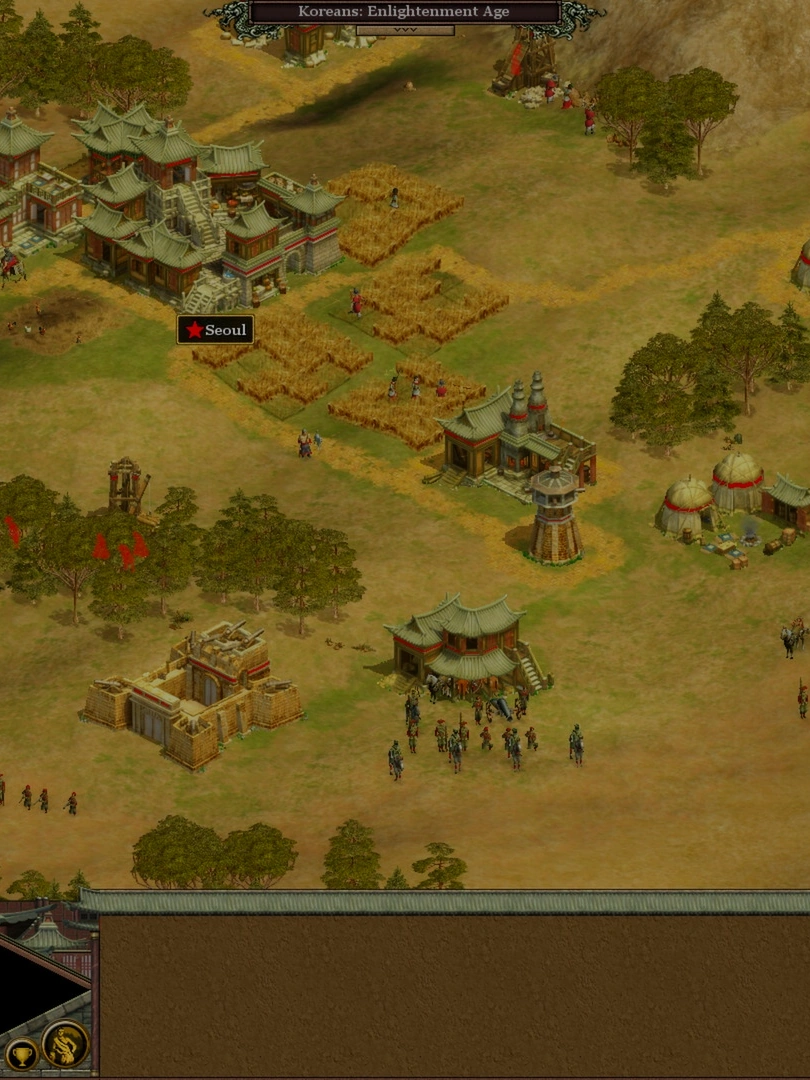Click the gold trophy icon
This screenshot has height=1080, width=810.
coord(20,1053)
